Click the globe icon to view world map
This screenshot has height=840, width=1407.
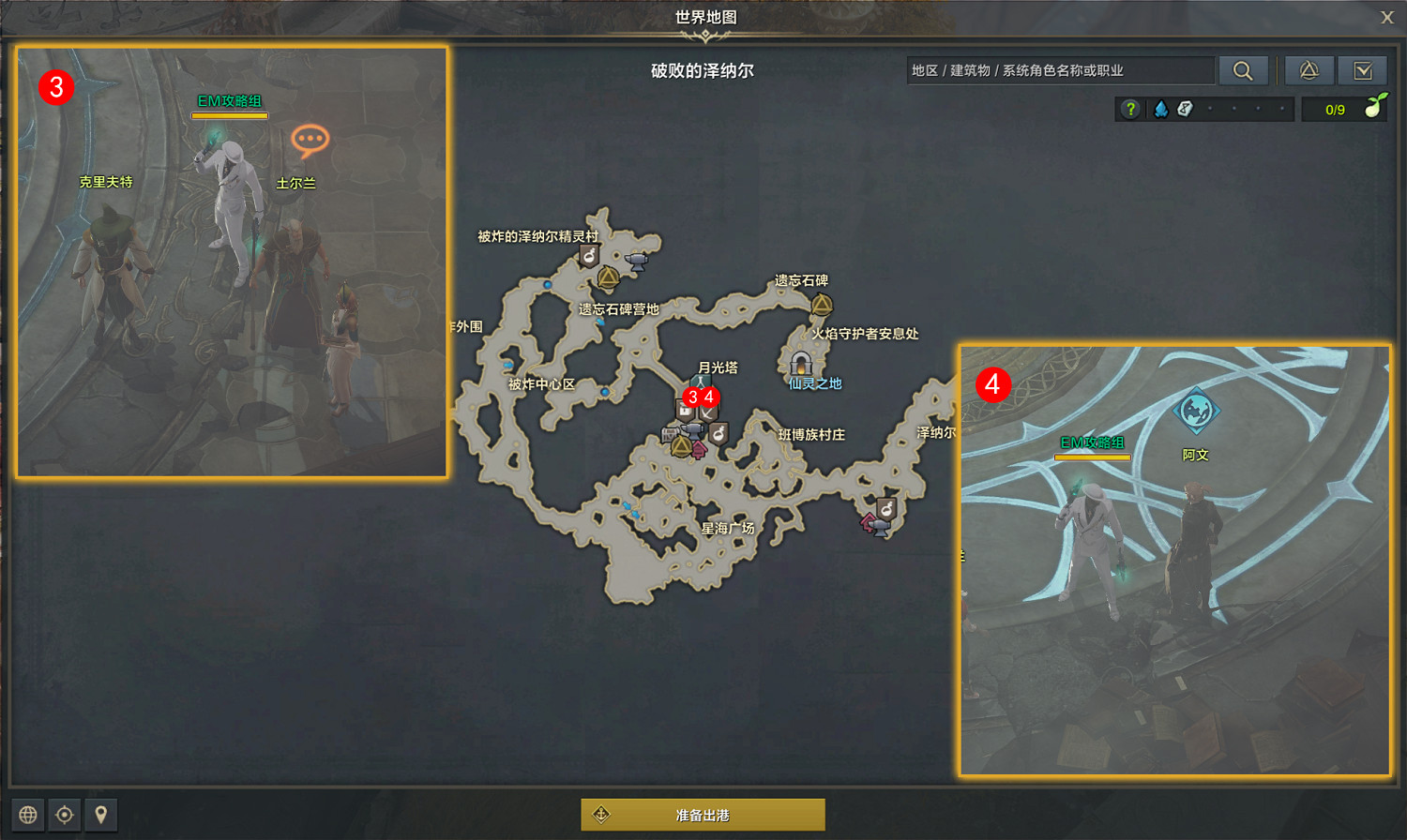point(29,815)
